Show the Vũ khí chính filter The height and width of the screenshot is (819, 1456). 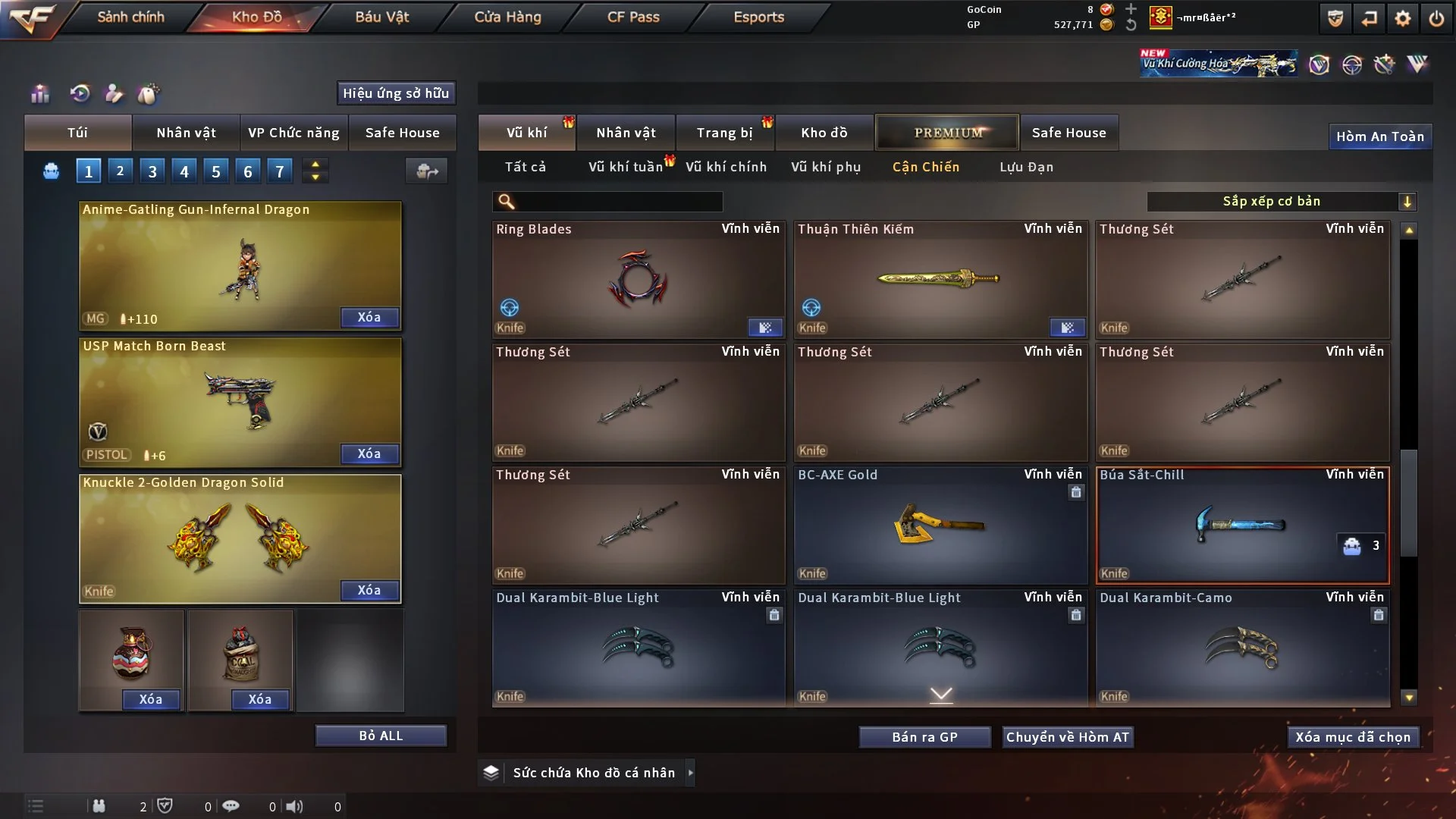[x=726, y=167]
